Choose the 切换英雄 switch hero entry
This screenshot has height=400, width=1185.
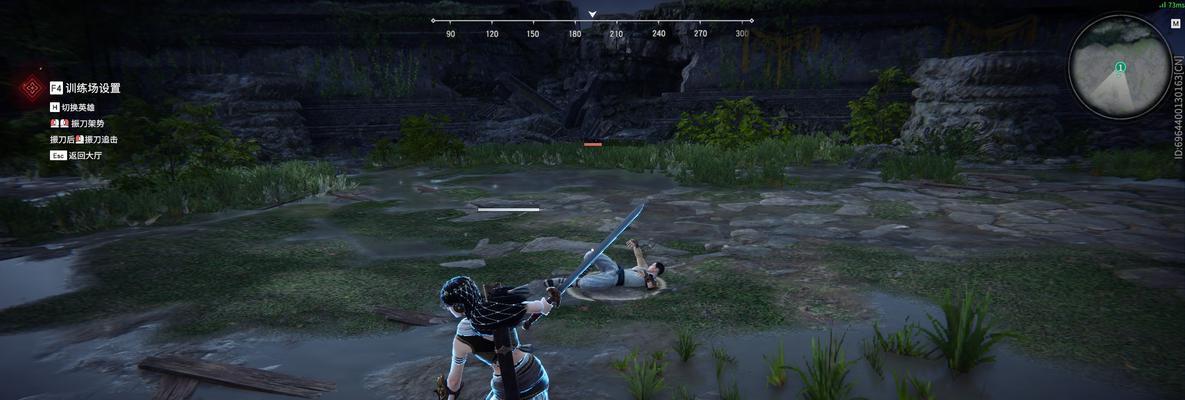80,107
